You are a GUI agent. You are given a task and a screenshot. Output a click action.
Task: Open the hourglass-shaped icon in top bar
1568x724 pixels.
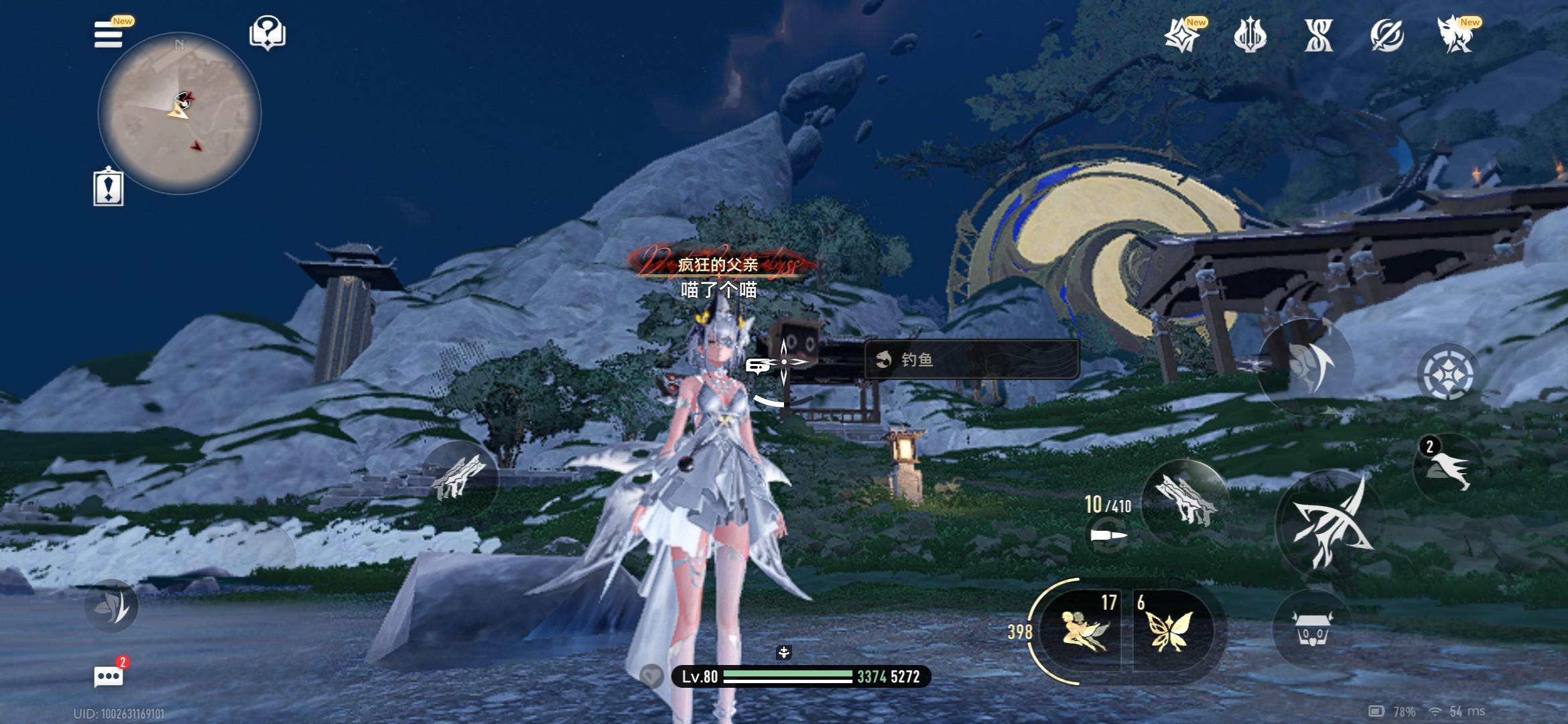(x=1318, y=35)
